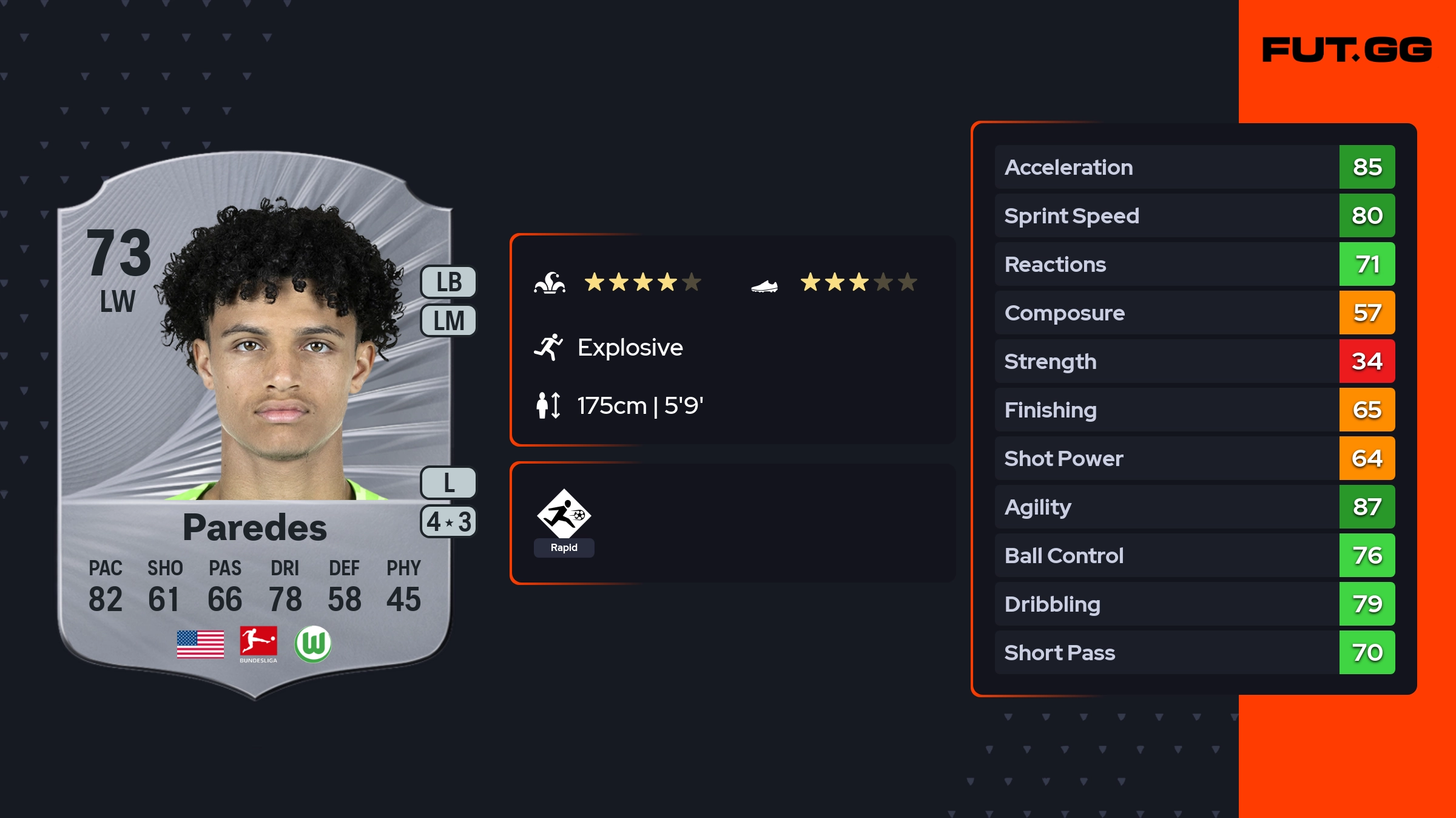This screenshot has width=1456, height=818.
Task: Select the Paredes player card
Action: [255, 425]
